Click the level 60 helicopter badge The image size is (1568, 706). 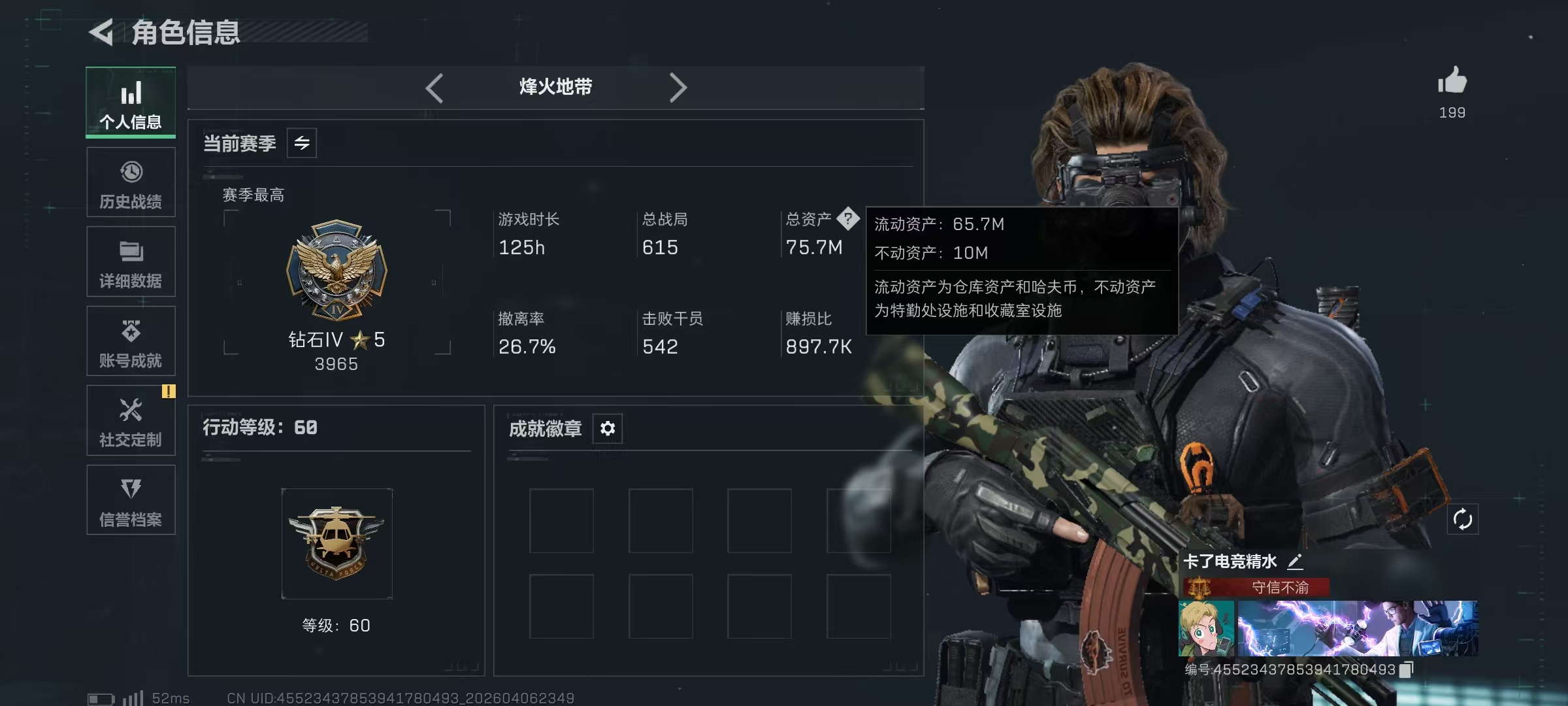click(336, 543)
